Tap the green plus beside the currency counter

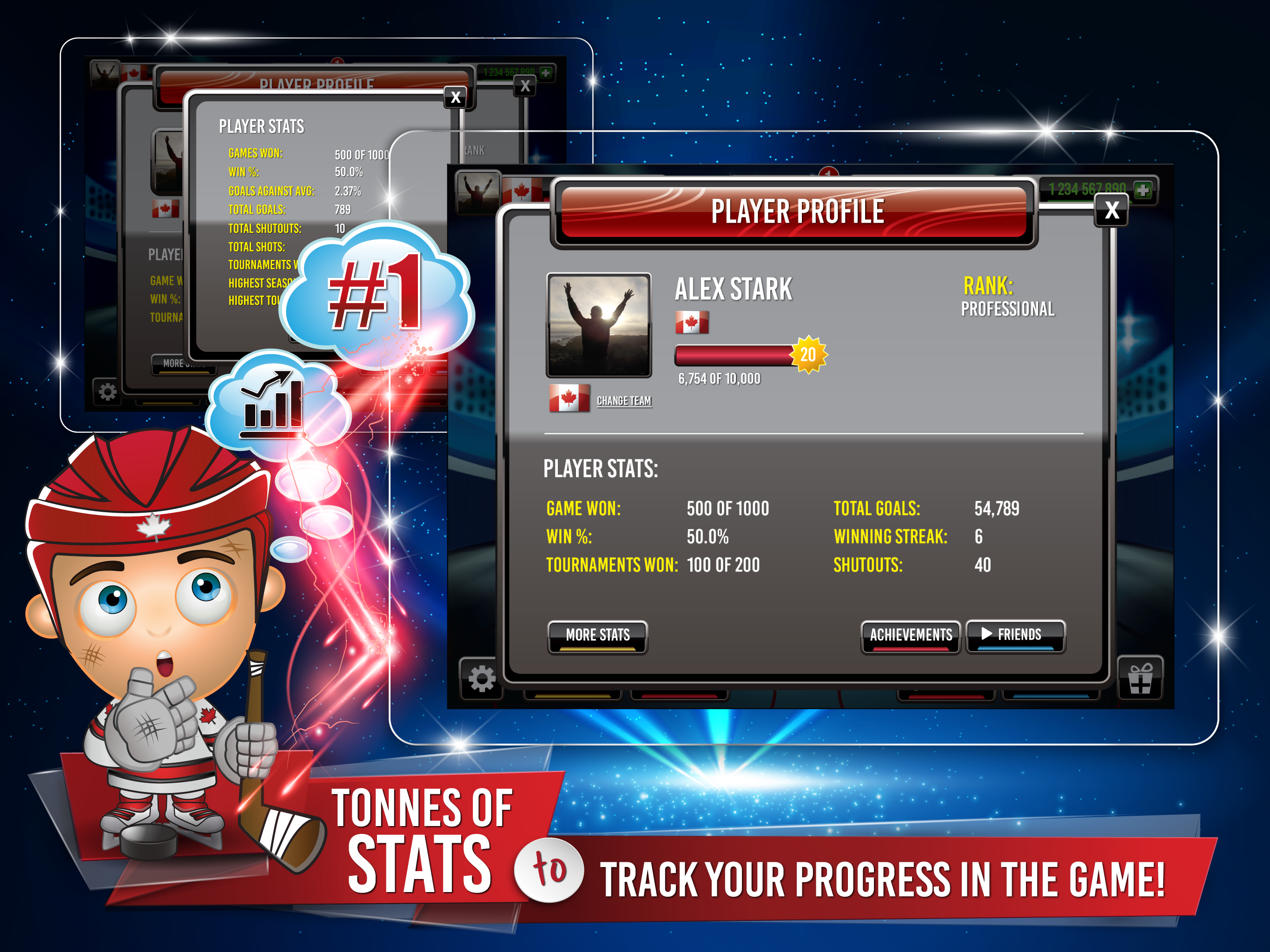click(x=1143, y=189)
